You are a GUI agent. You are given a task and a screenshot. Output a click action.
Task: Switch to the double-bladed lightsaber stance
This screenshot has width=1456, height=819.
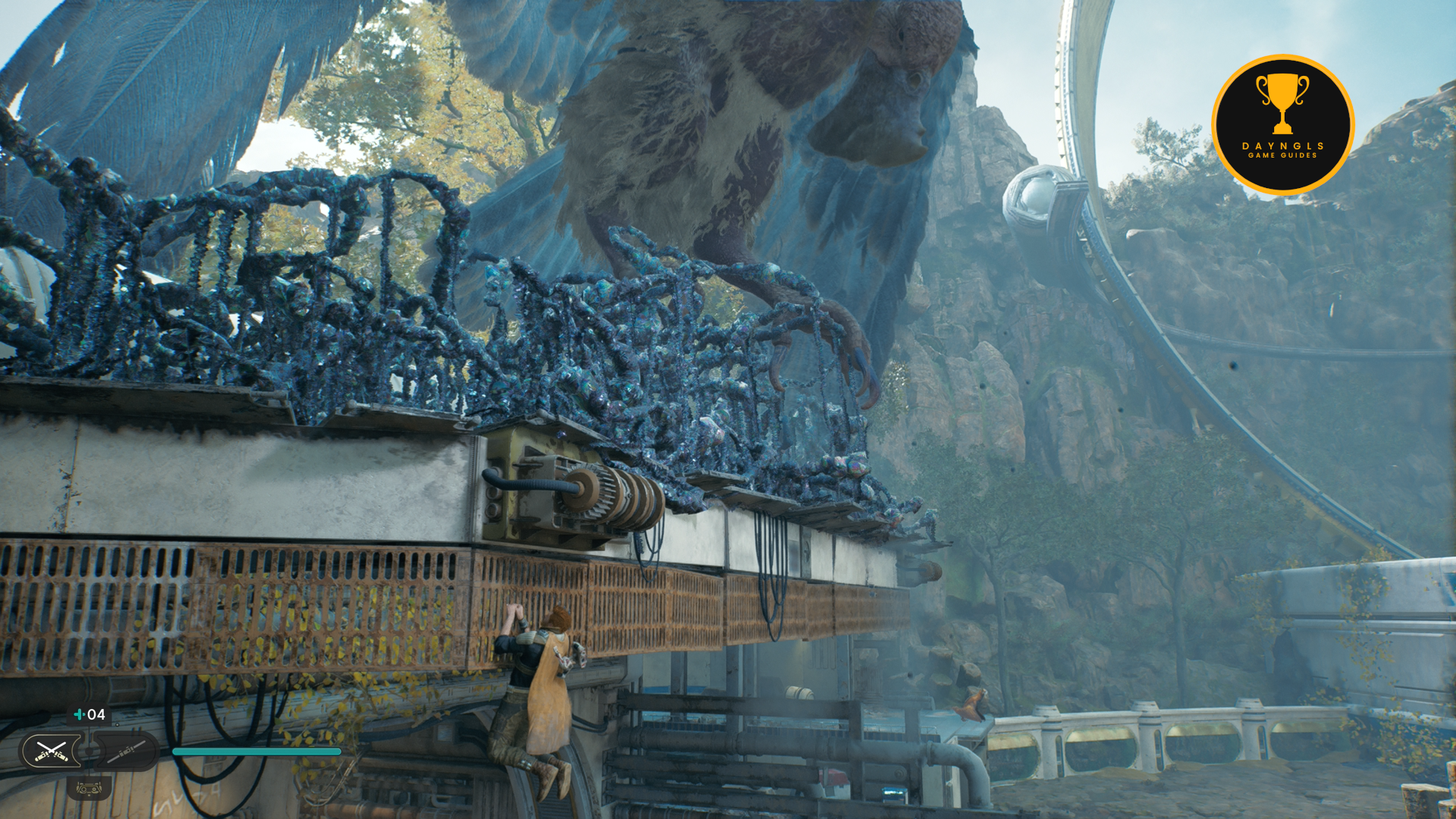(x=126, y=752)
